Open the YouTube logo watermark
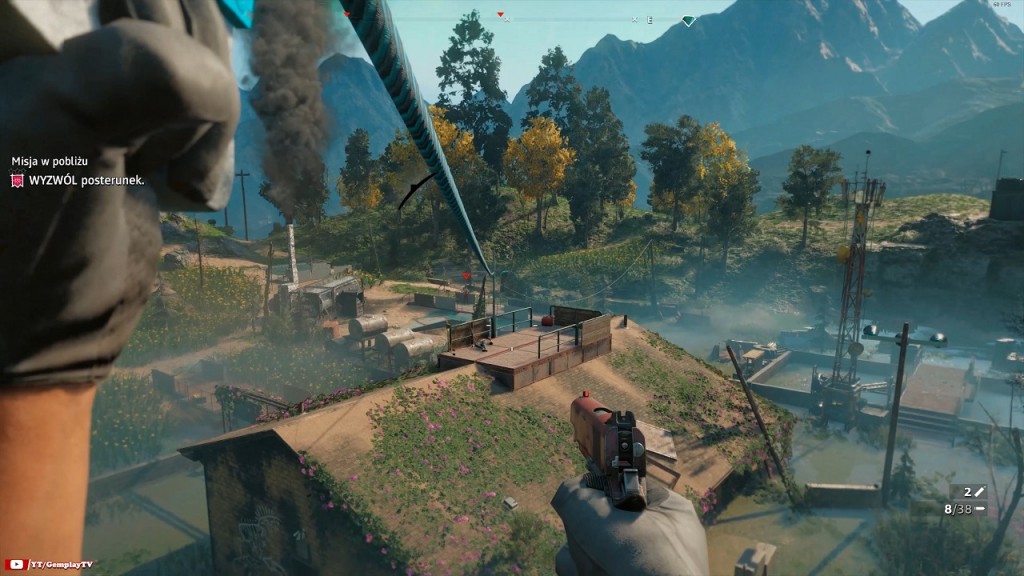The height and width of the screenshot is (576, 1024). click(x=15, y=566)
